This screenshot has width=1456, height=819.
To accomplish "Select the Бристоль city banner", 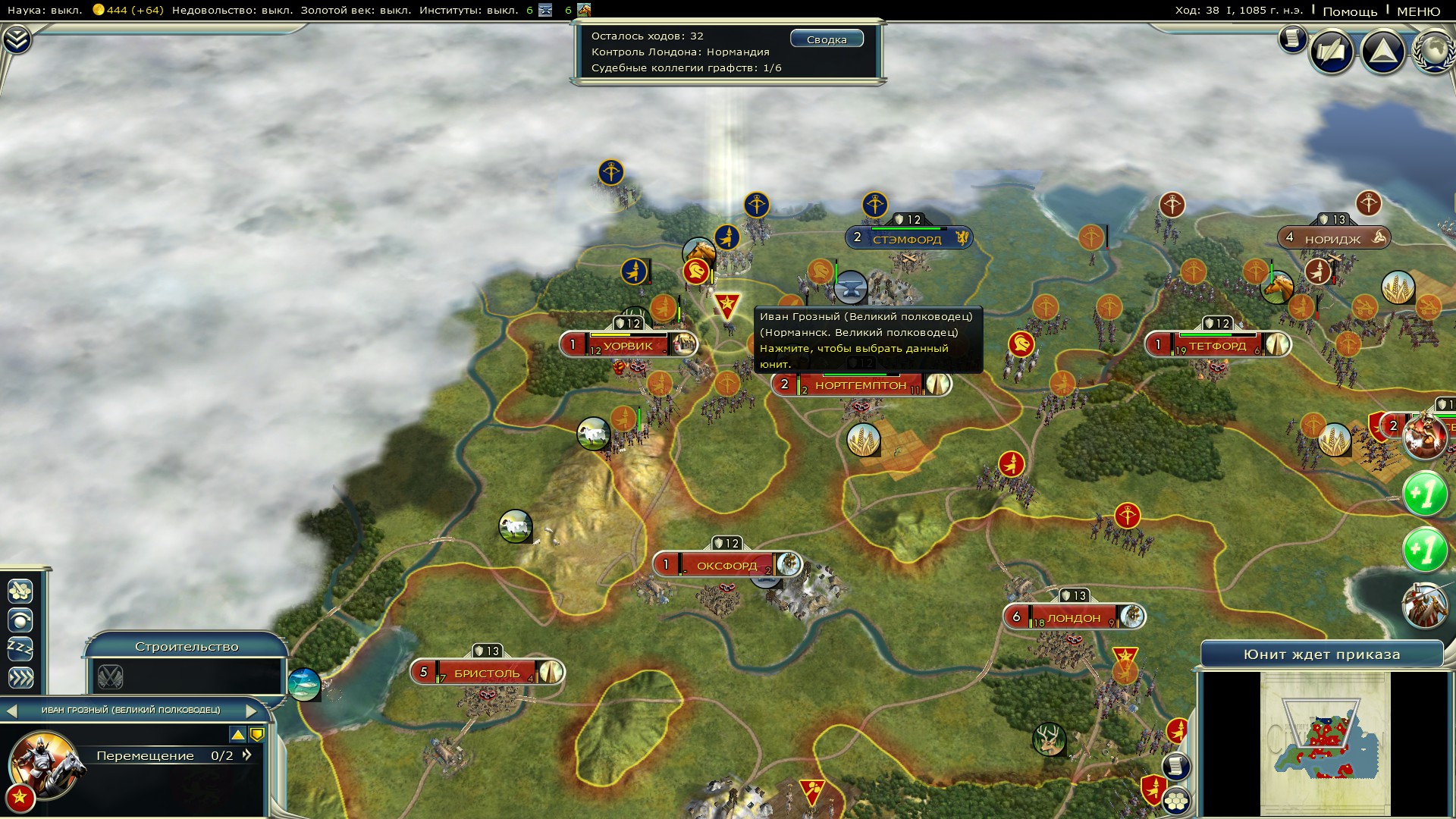I will click(x=486, y=673).
